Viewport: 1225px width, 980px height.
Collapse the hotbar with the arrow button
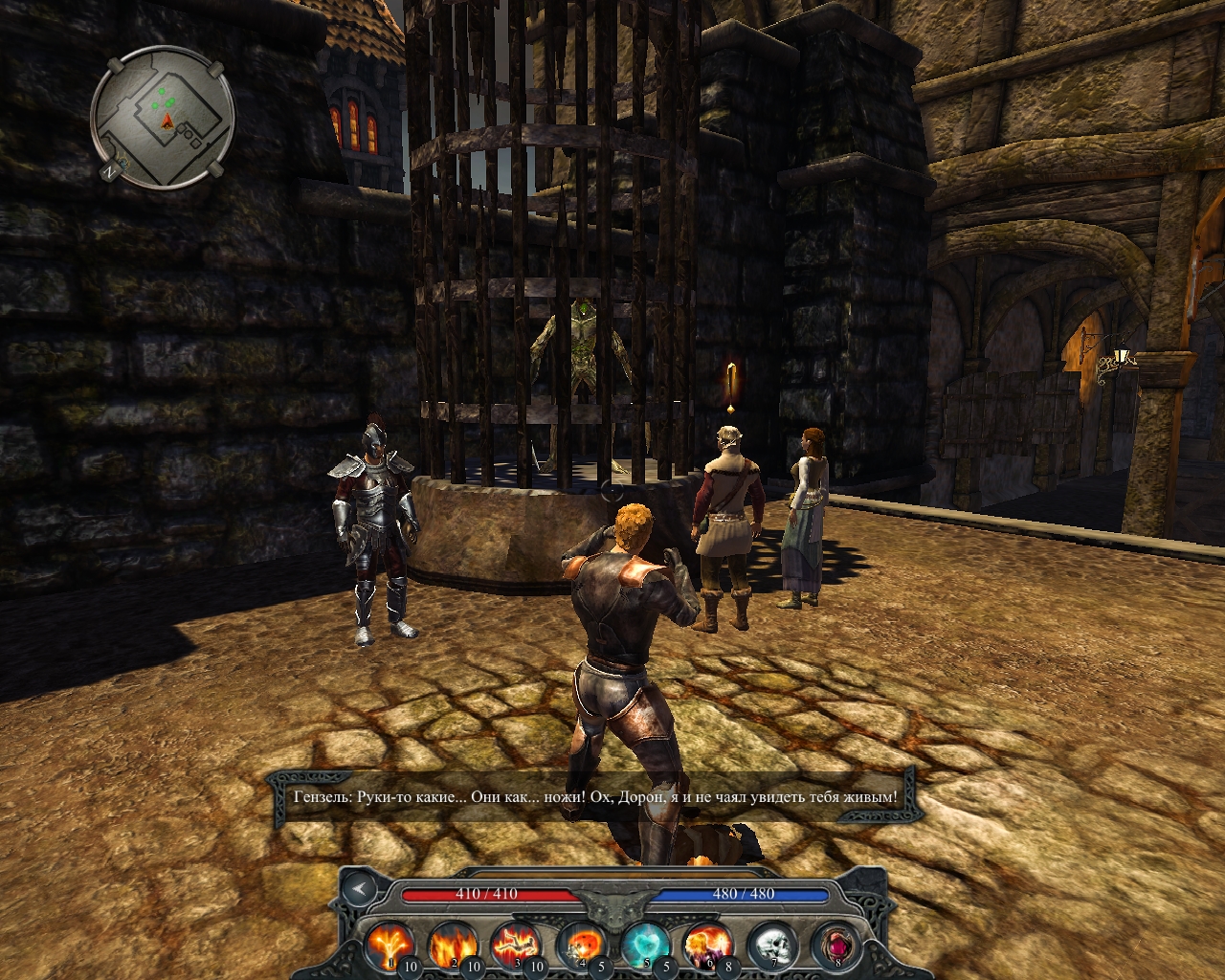(x=361, y=889)
